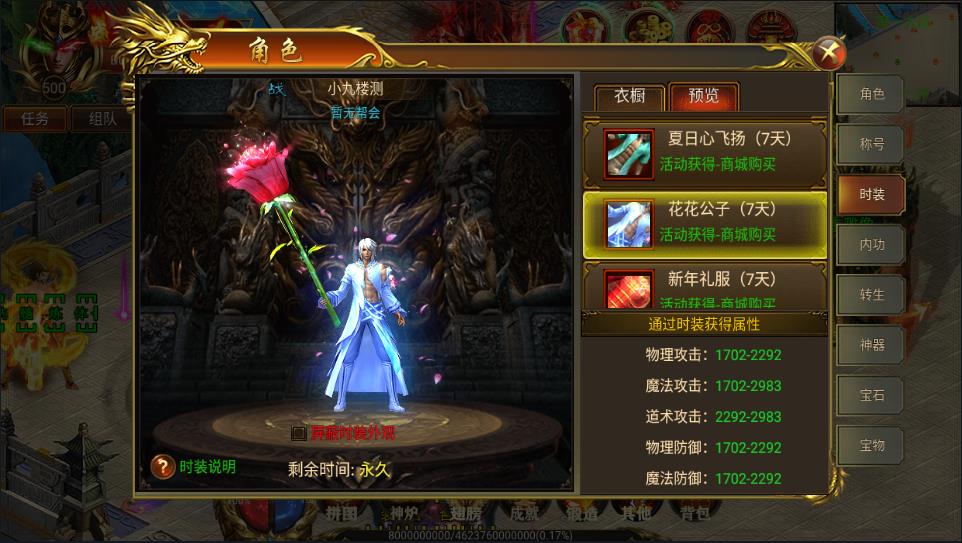962x543 pixels.
Task: Switch to the 组队 team tab
Action: (101, 118)
